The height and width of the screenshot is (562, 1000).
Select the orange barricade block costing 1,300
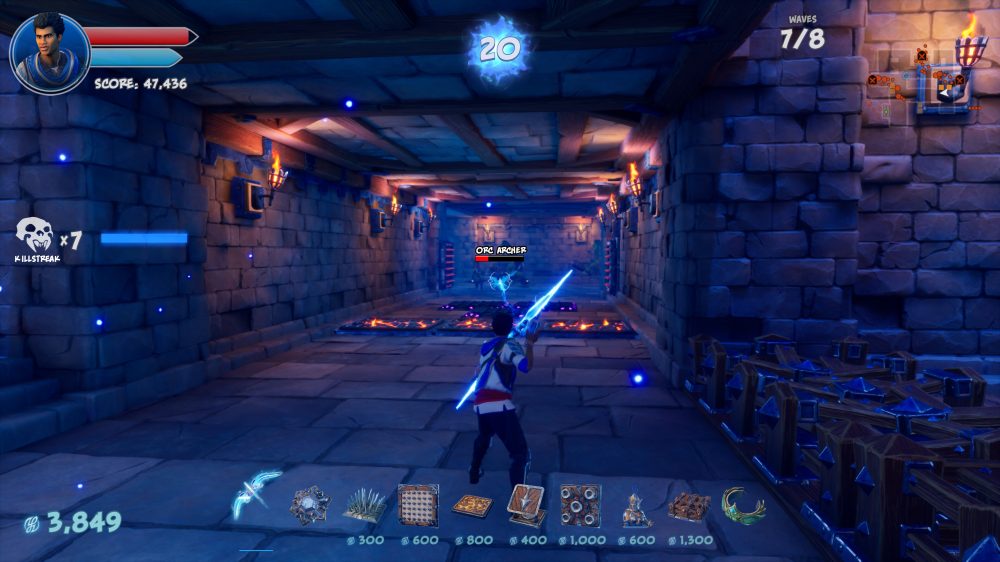click(x=689, y=506)
